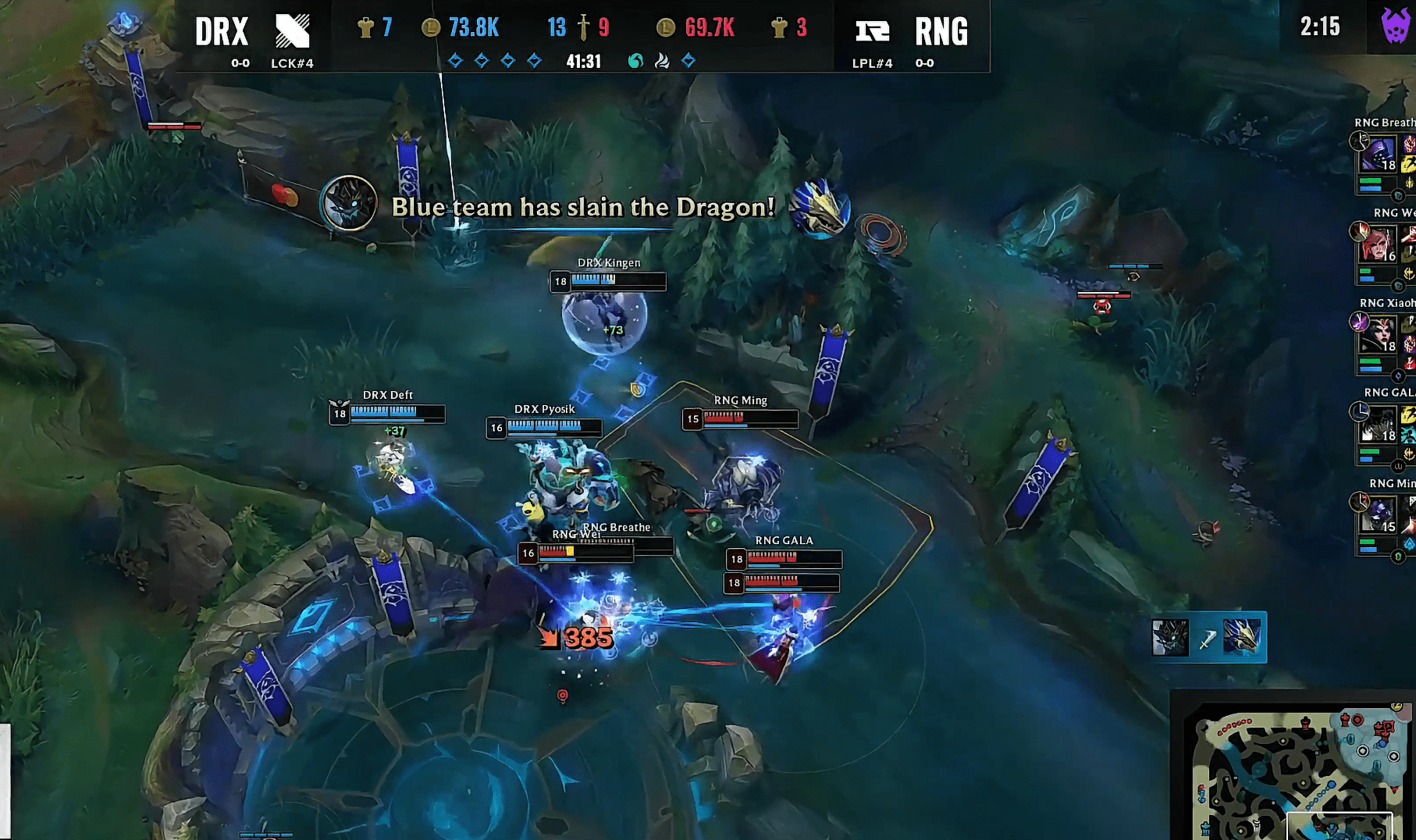
Task: Click RNG's infernal drake icon on scoreboard
Action: 662,61
